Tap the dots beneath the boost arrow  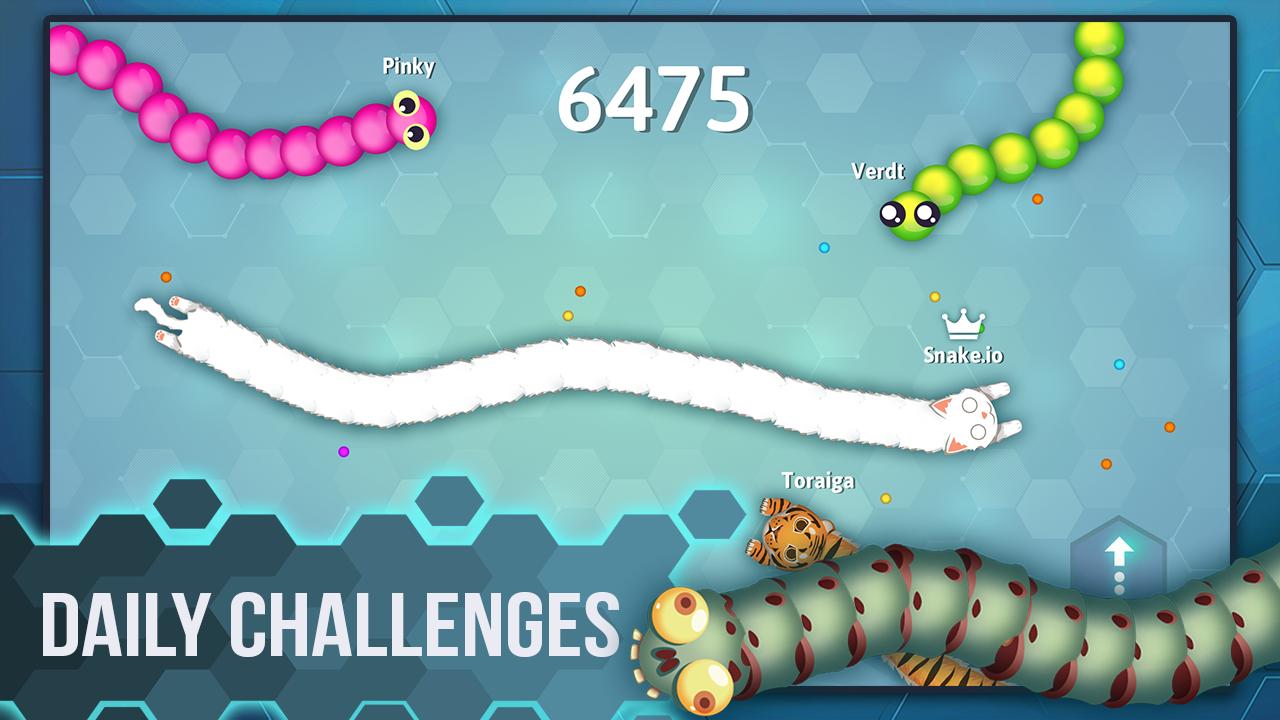tap(1118, 580)
